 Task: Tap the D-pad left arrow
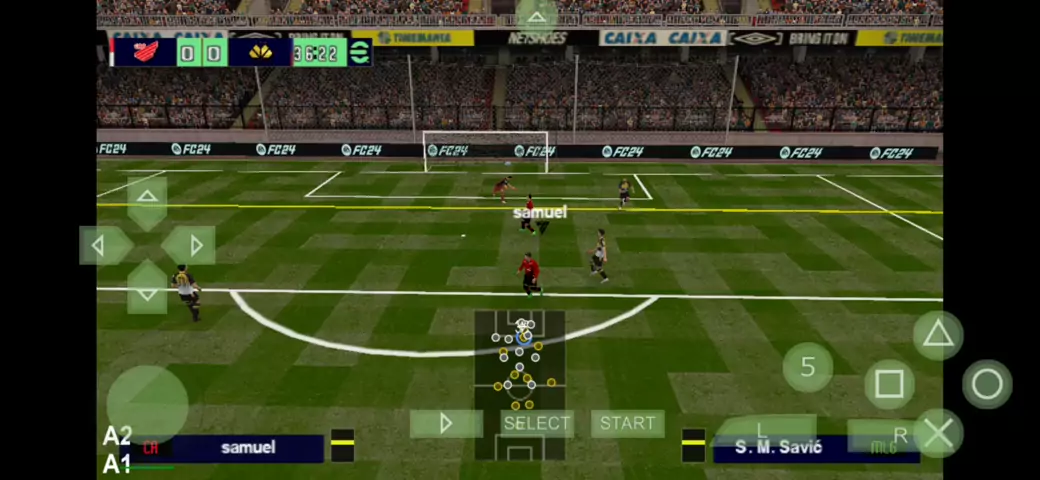click(x=101, y=245)
